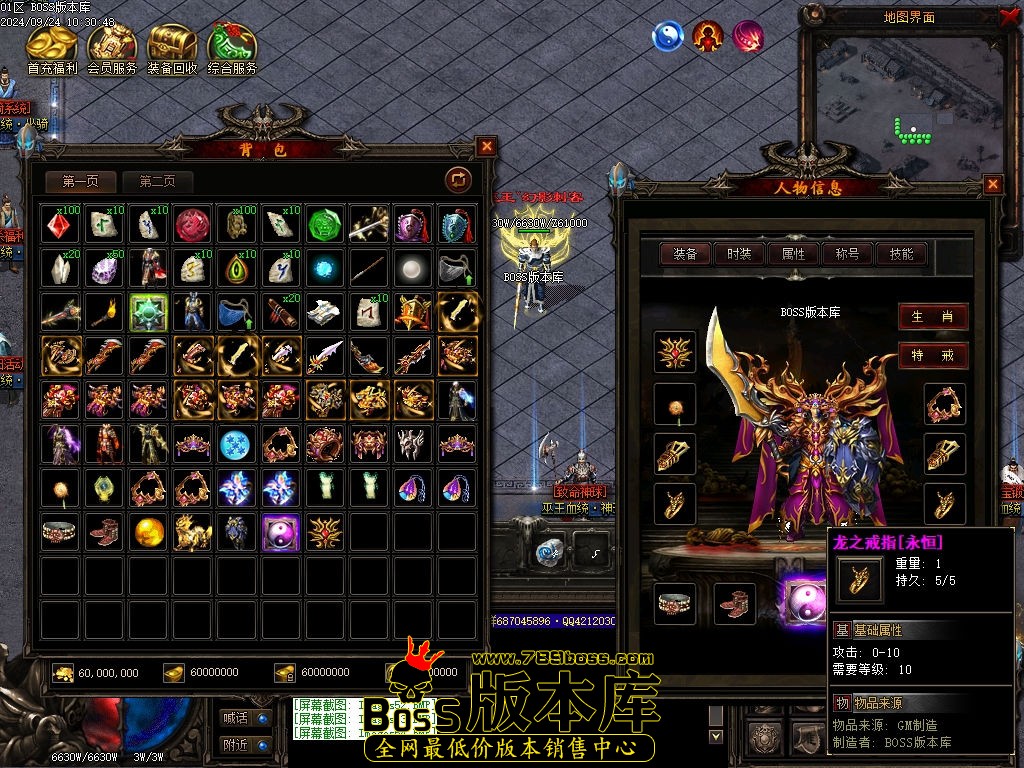Choose the 喊话 shout chat channel
The image size is (1024, 768).
[x=244, y=717]
